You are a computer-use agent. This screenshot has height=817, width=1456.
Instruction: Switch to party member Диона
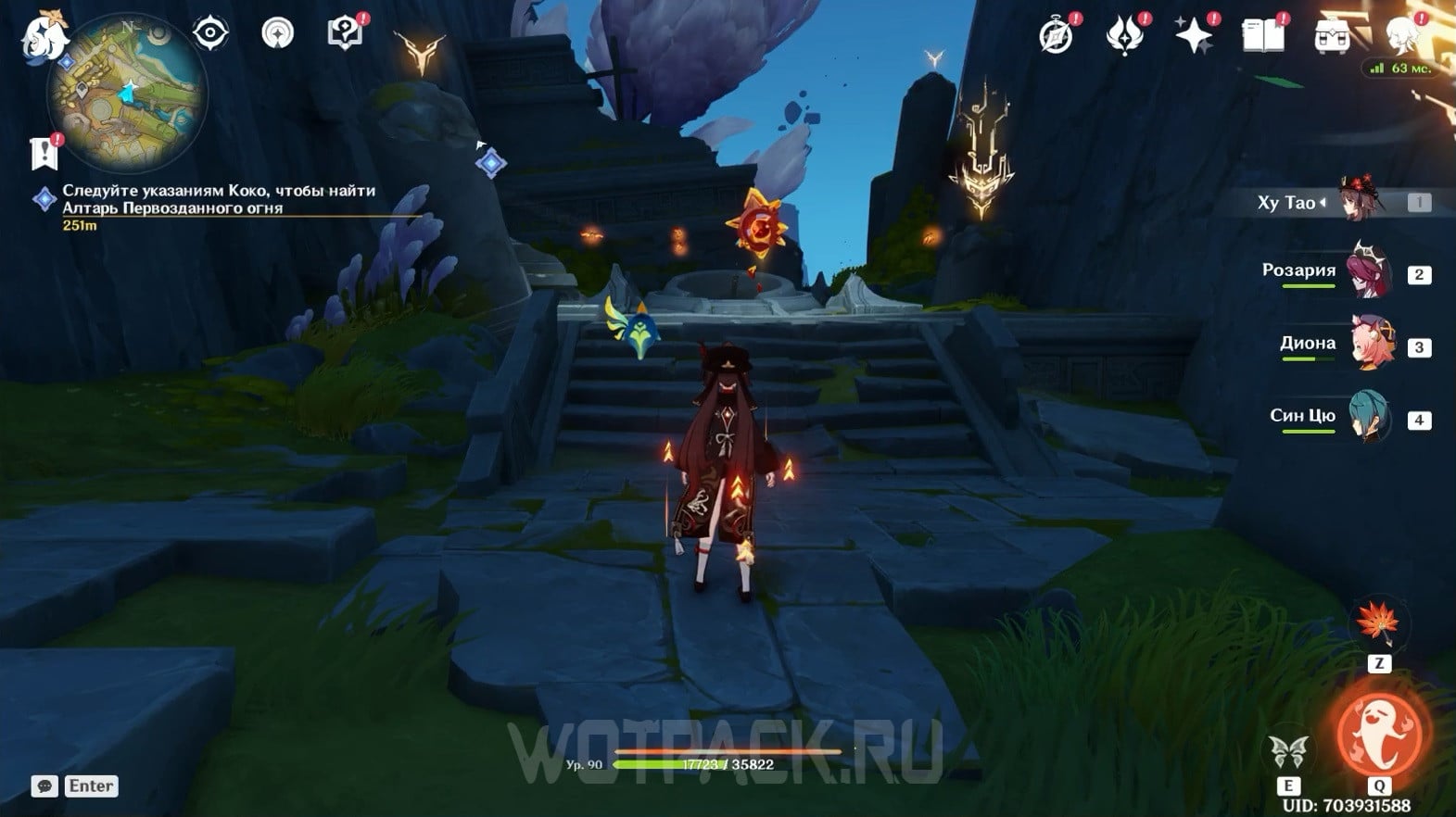(x=1370, y=345)
